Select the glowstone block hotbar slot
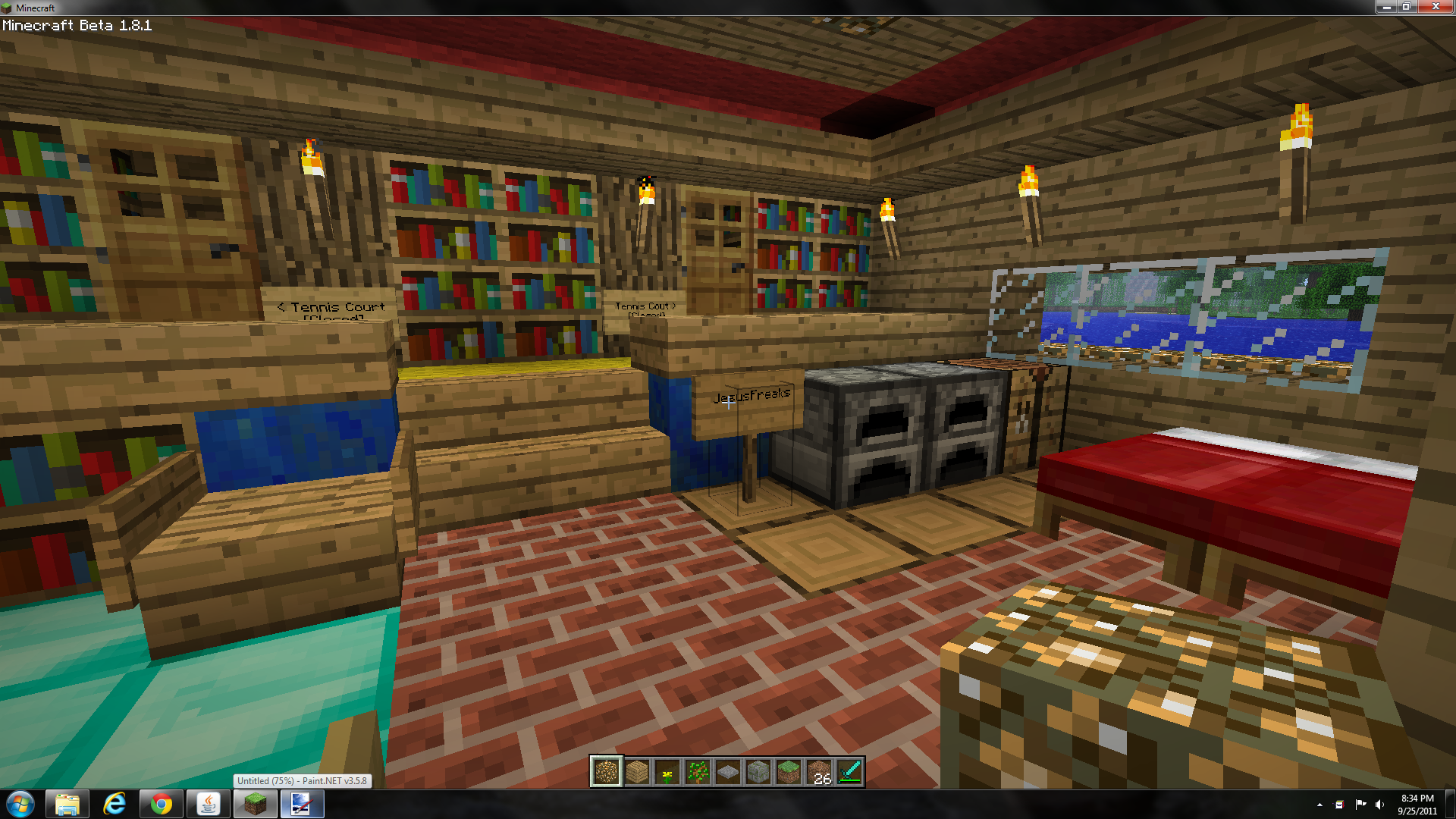Screen dimensions: 1456x819 [x=607, y=772]
